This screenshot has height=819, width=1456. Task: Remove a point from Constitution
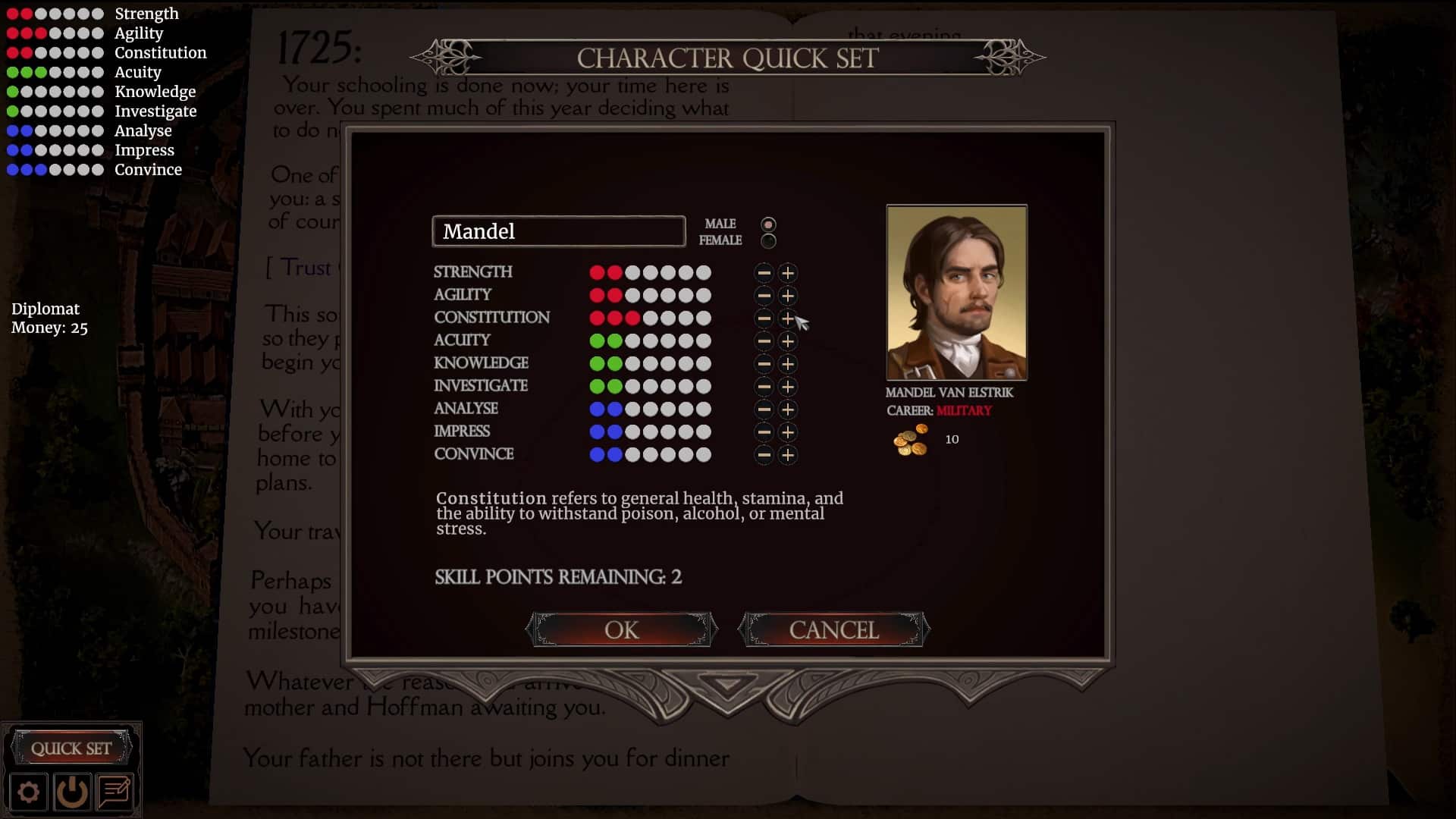pyautogui.click(x=764, y=318)
